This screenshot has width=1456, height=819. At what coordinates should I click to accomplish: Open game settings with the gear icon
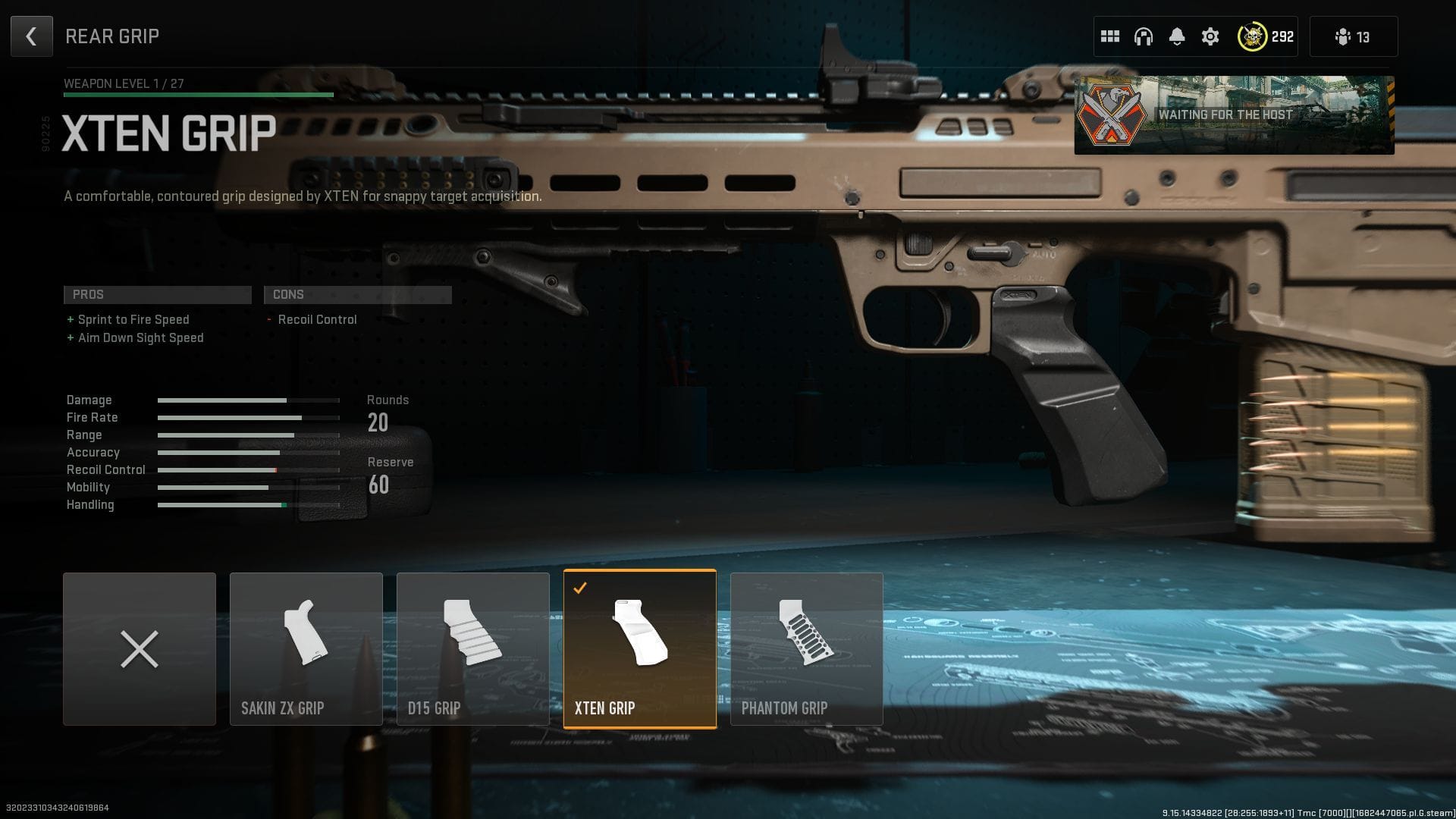click(x=1210, y=36)
